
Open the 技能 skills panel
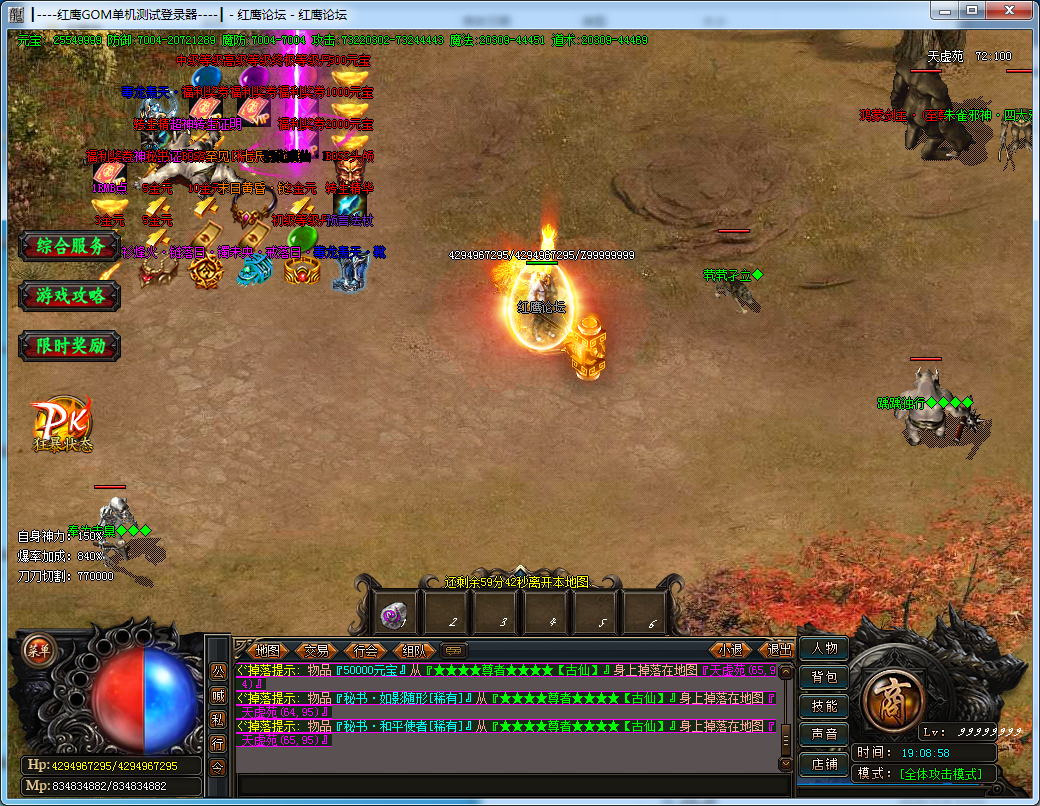point(824,706)
